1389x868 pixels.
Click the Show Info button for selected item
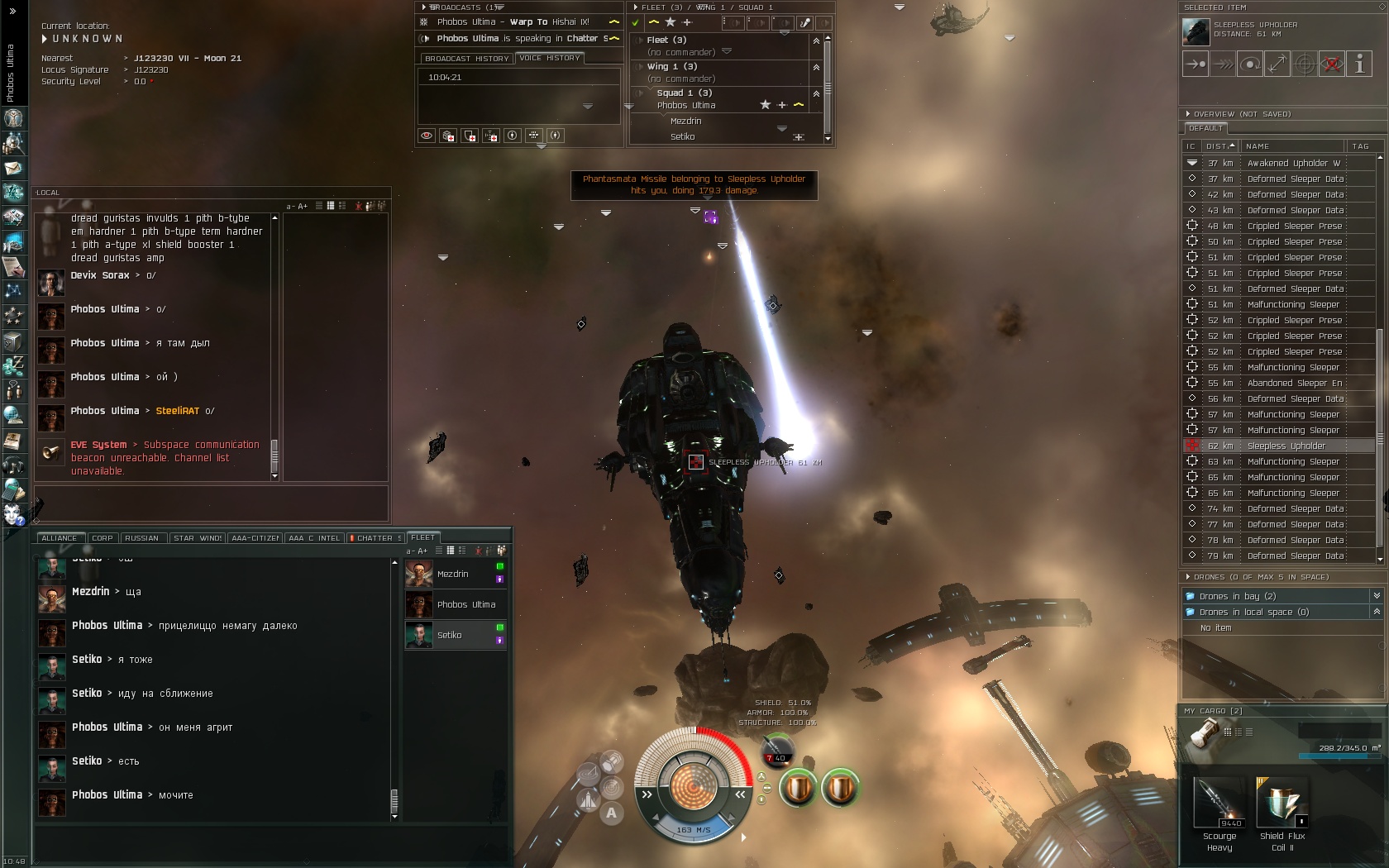[1359, 64]
